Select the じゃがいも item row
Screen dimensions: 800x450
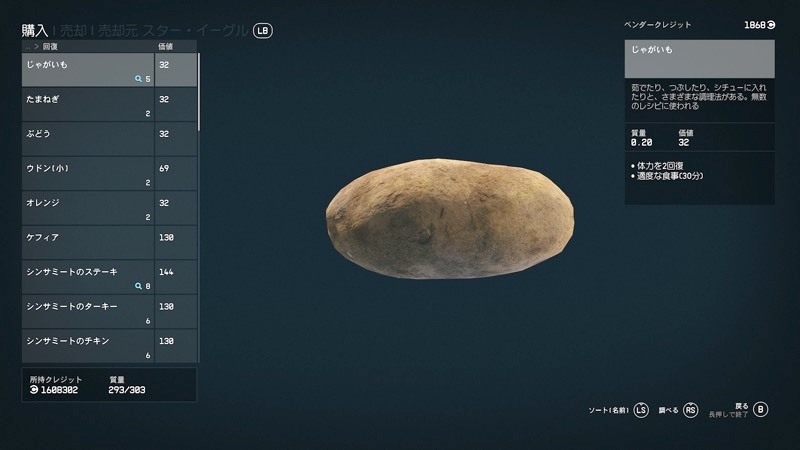(88, 70)
